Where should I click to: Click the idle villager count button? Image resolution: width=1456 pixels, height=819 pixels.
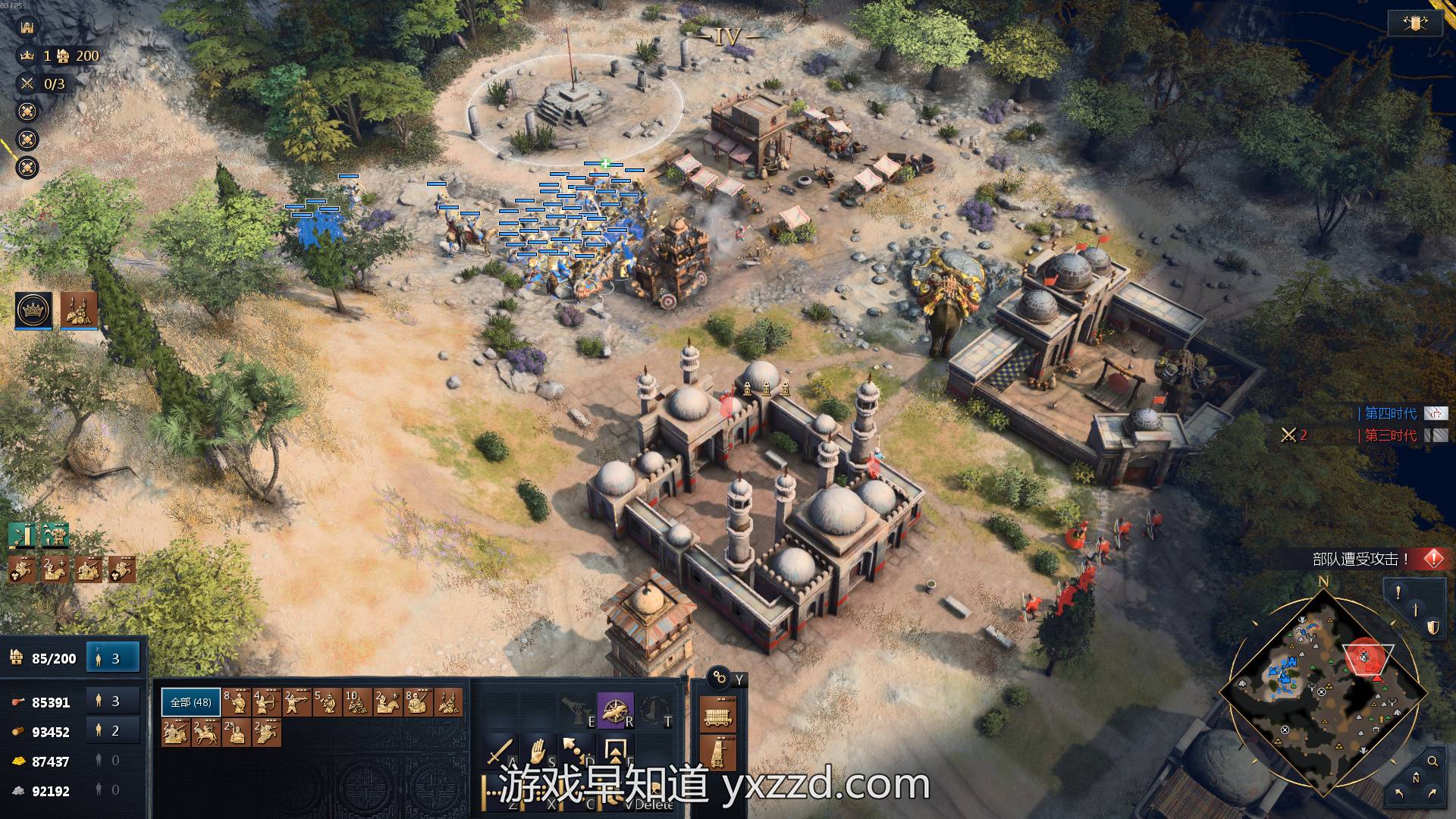pyautogui.click(x=113, y=658)
